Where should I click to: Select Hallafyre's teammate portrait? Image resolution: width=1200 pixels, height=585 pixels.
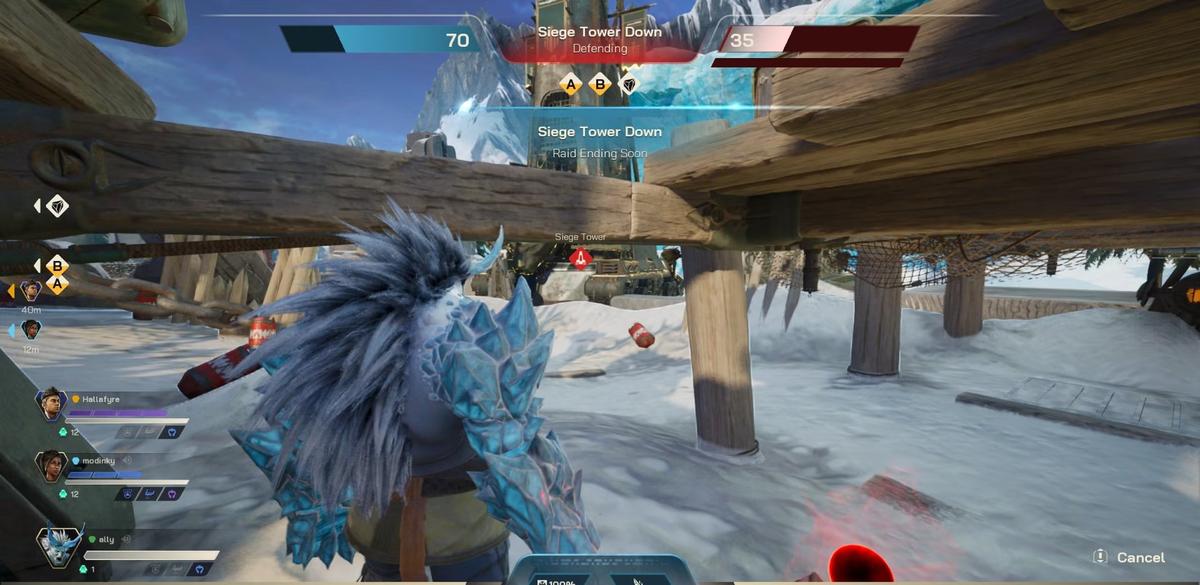coord(51,404)
